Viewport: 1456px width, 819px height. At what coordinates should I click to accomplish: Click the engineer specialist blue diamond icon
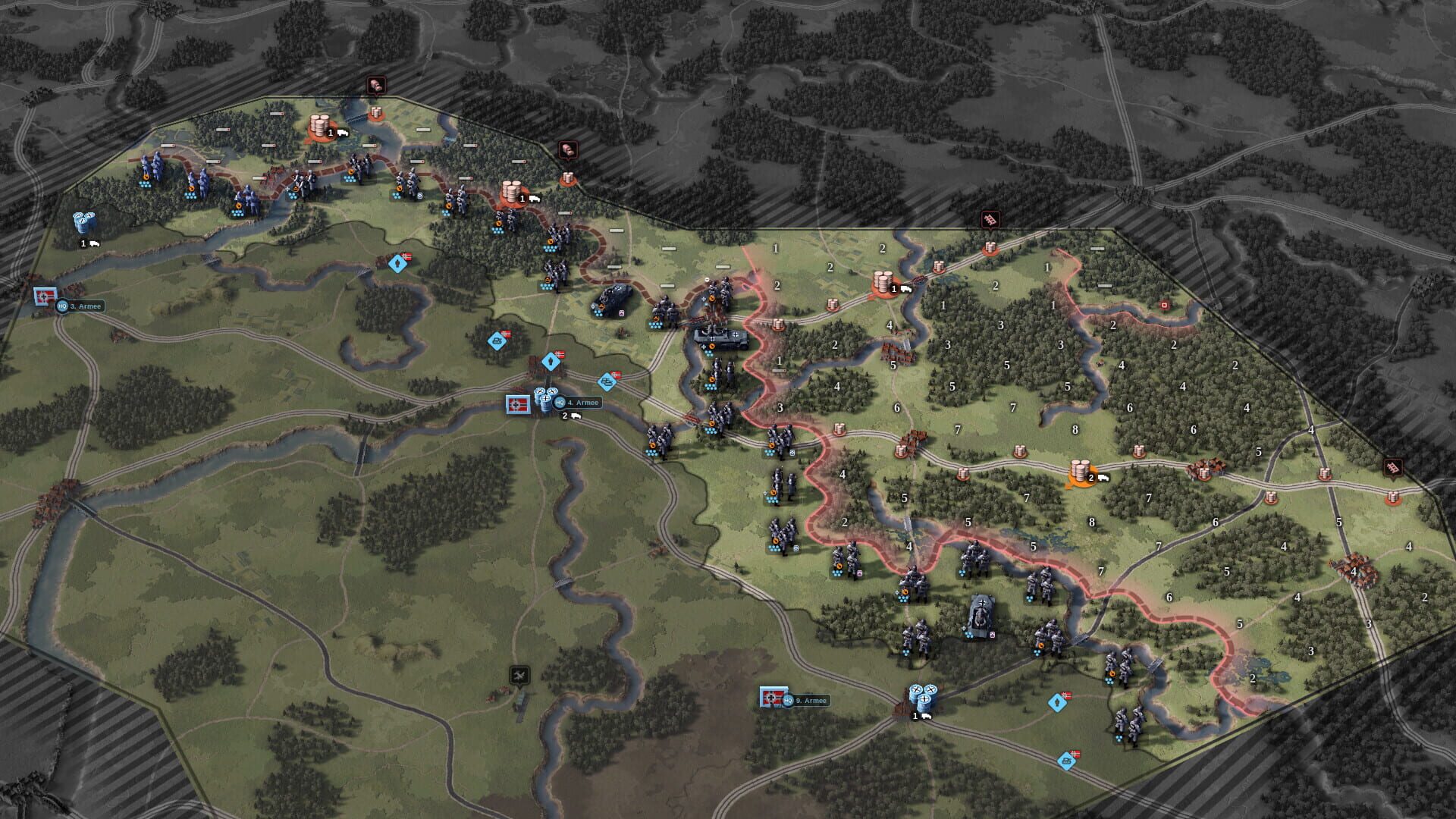(x=497, y=340)
